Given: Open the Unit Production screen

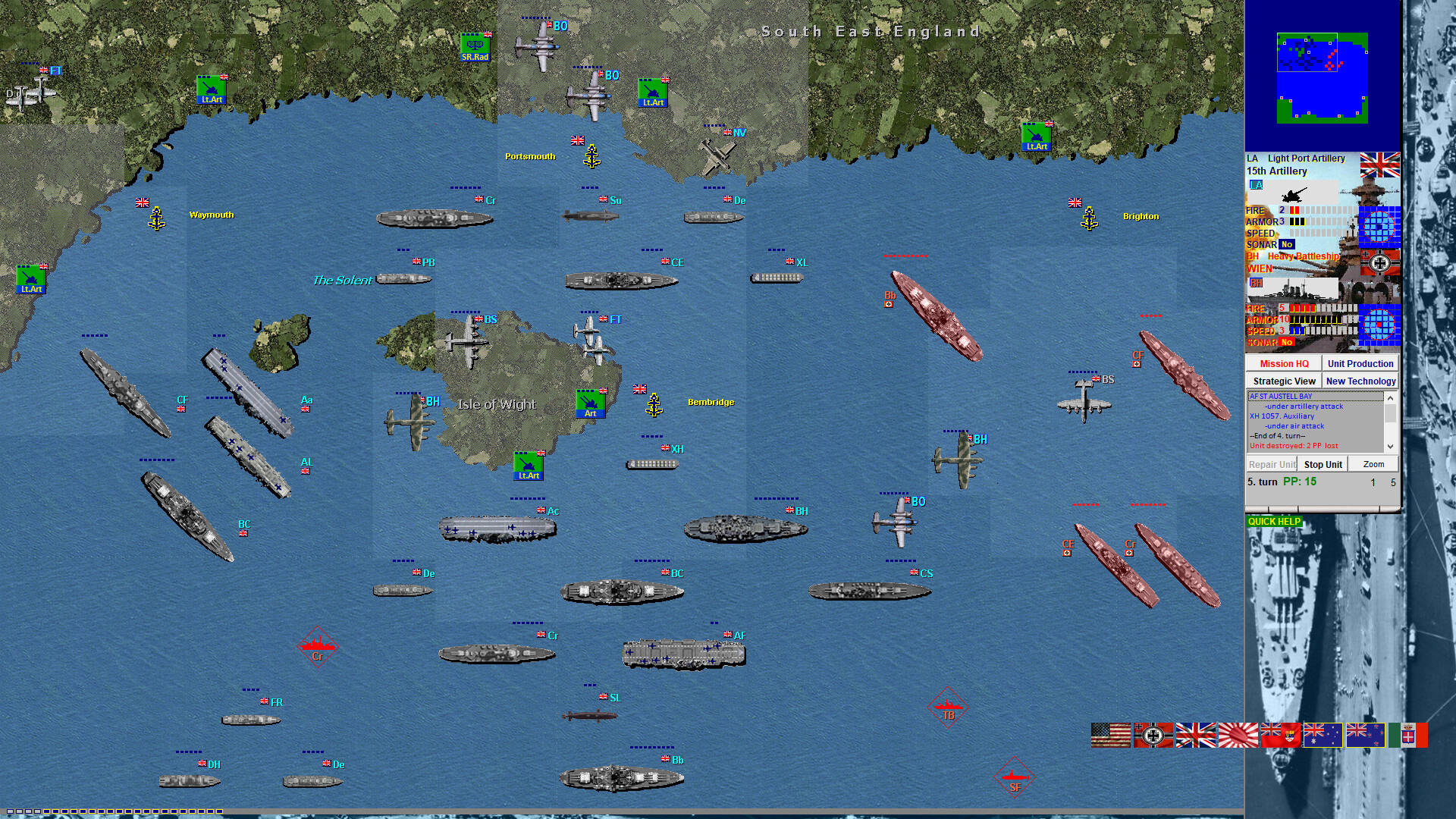Looking at the screenshot, I should 1361,363.
